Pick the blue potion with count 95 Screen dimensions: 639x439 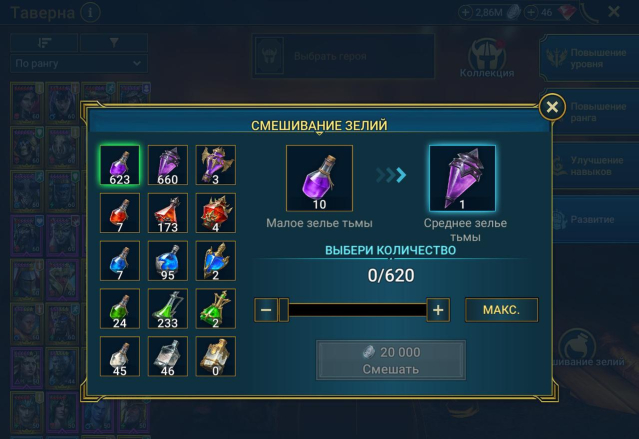pyautogui.click(x=168, y=261)
